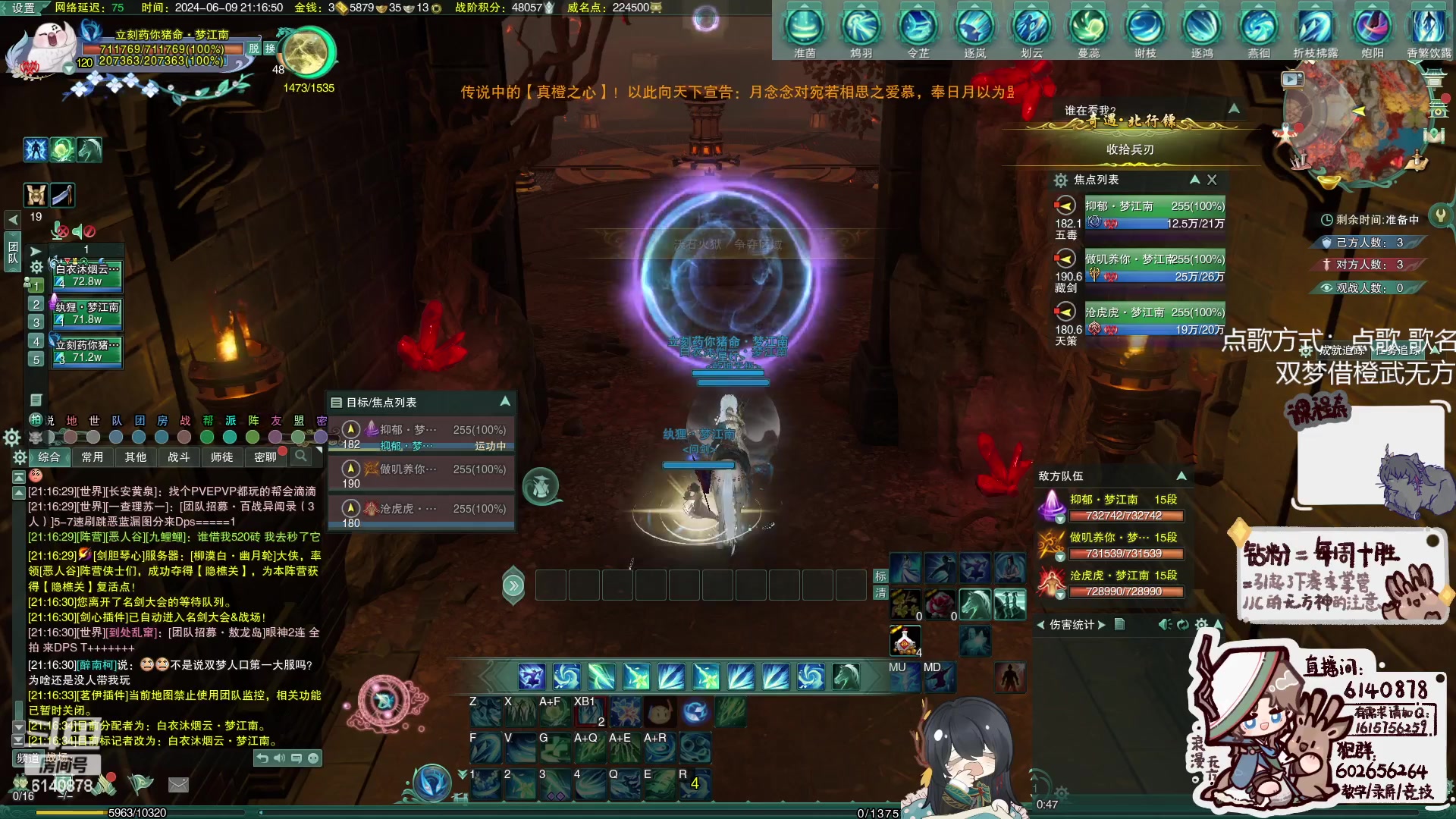This screenshot has width=1456, height=819.
Task: Switch to the 综合 chat tab
Action: 49,457
